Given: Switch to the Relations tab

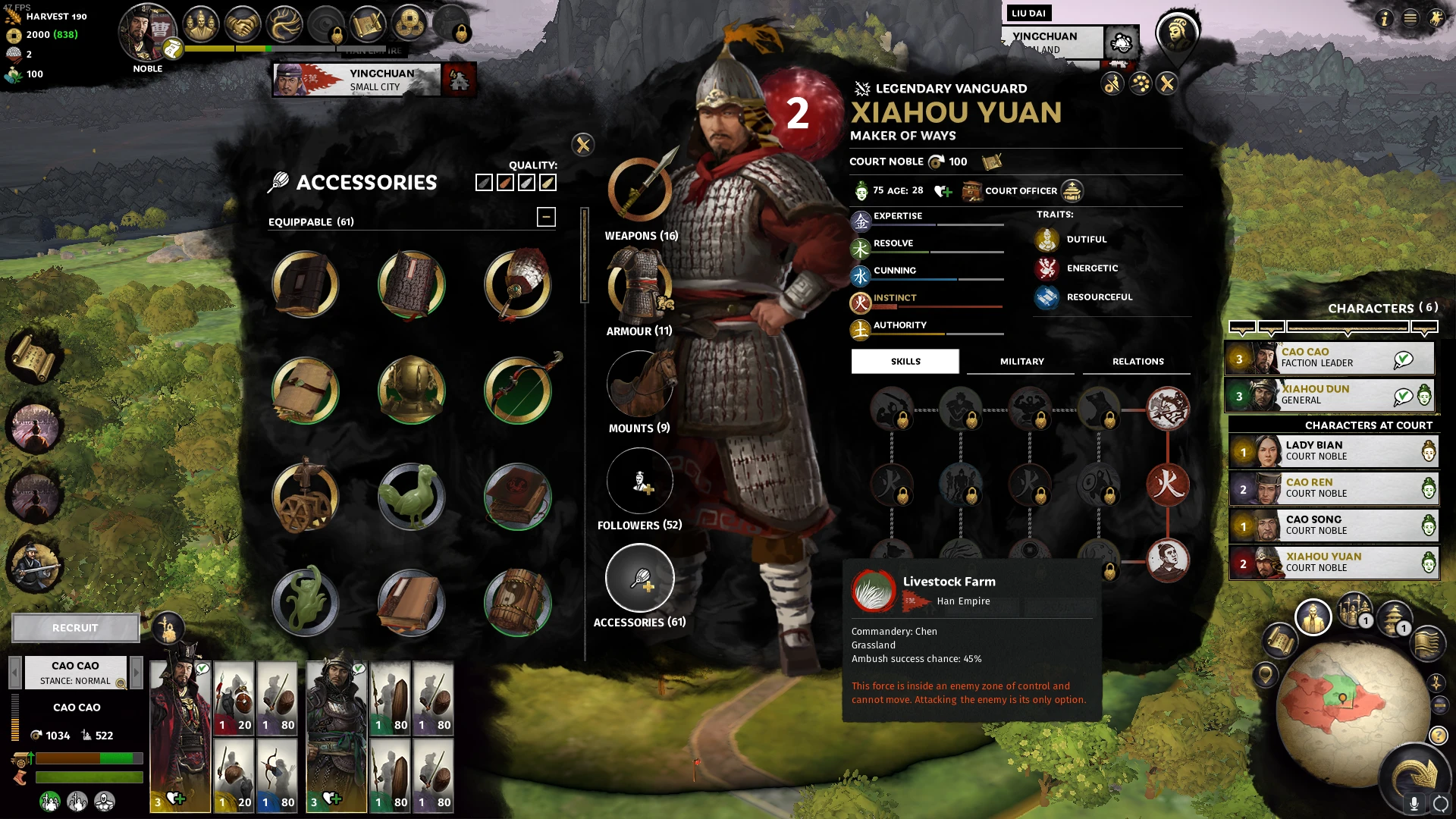Looking at the screenshot, I should point(1137,362).
